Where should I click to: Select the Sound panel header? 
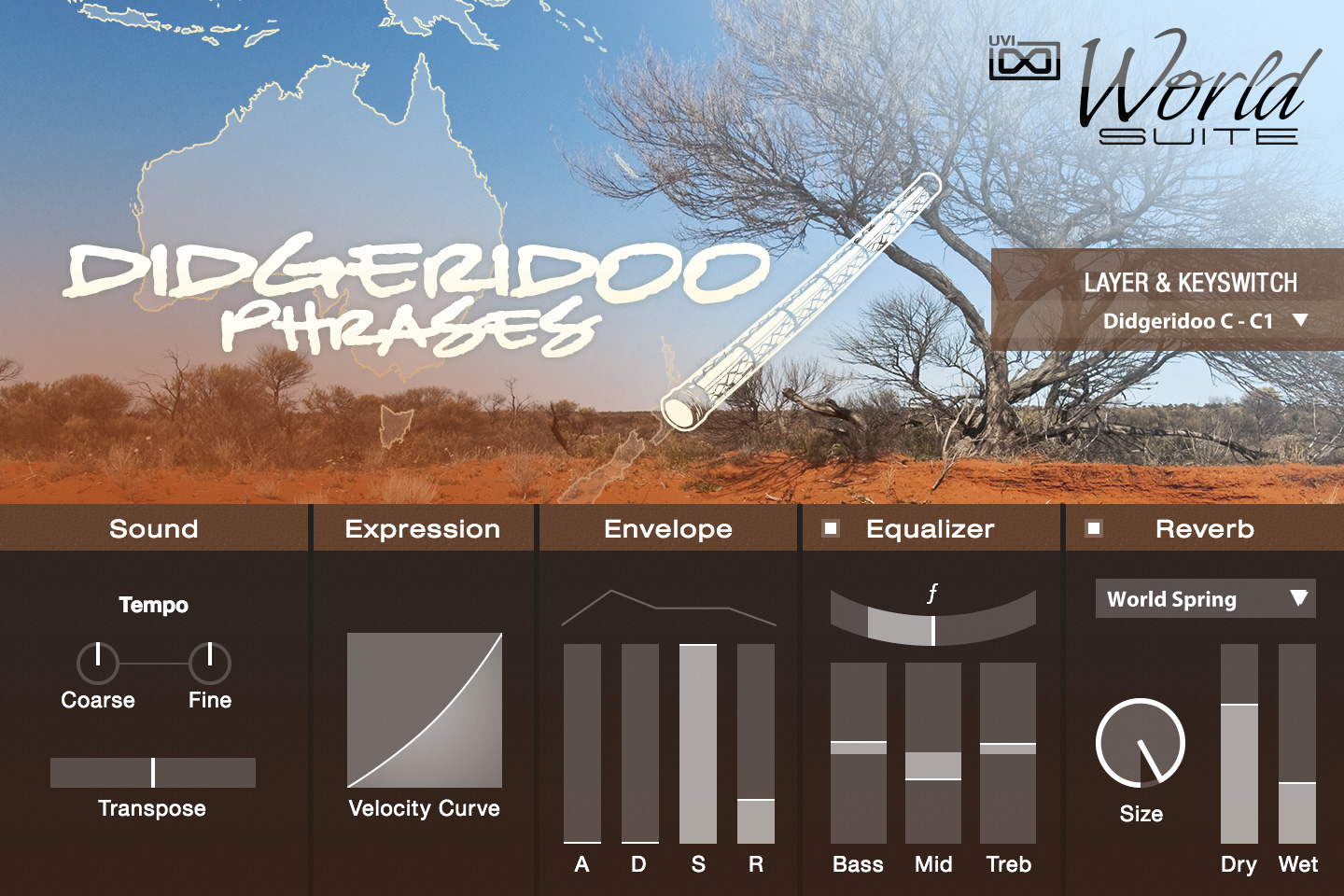point(153,528)
